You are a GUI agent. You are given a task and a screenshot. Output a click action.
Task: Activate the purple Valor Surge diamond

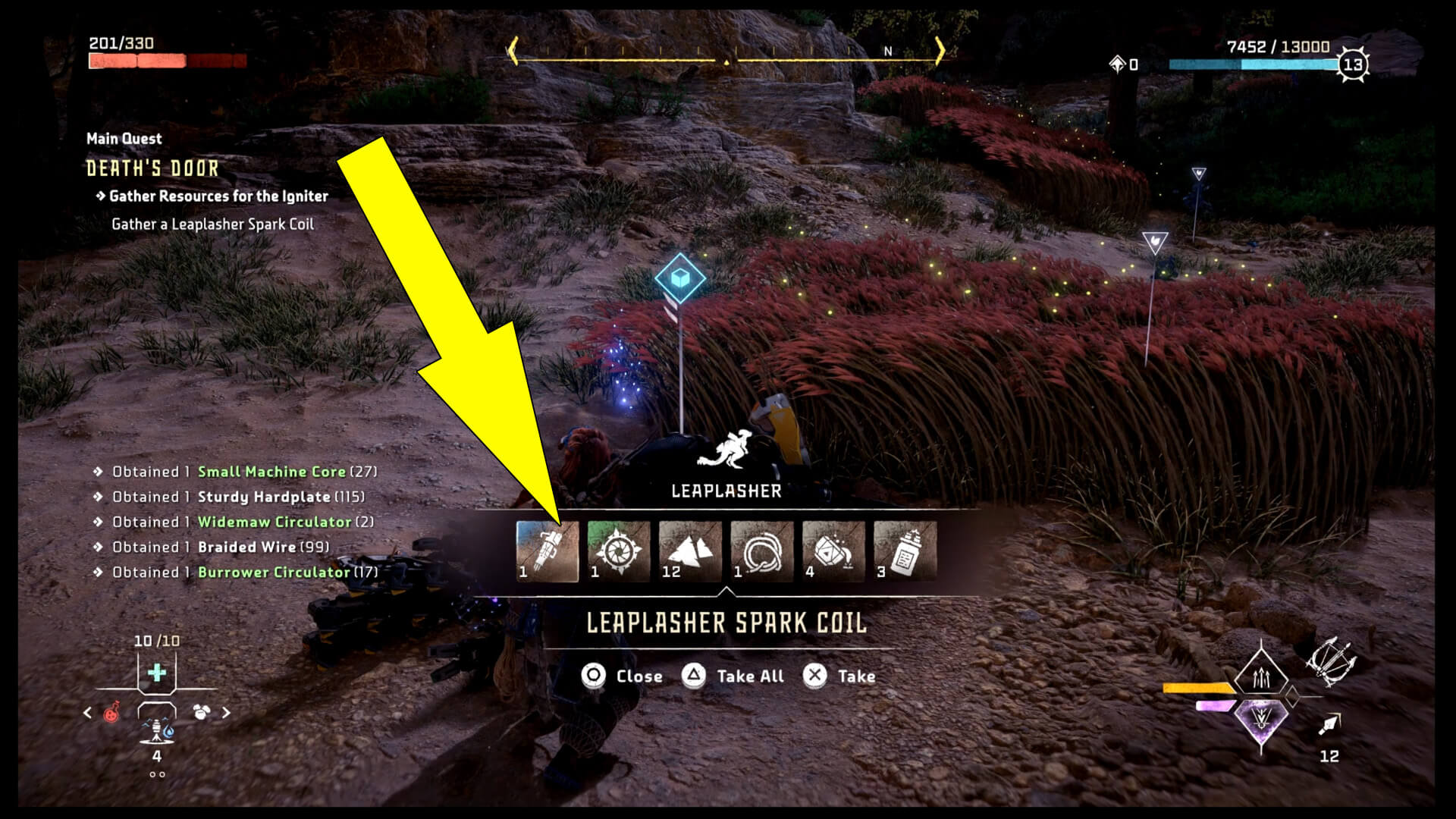click(1261, 720)
